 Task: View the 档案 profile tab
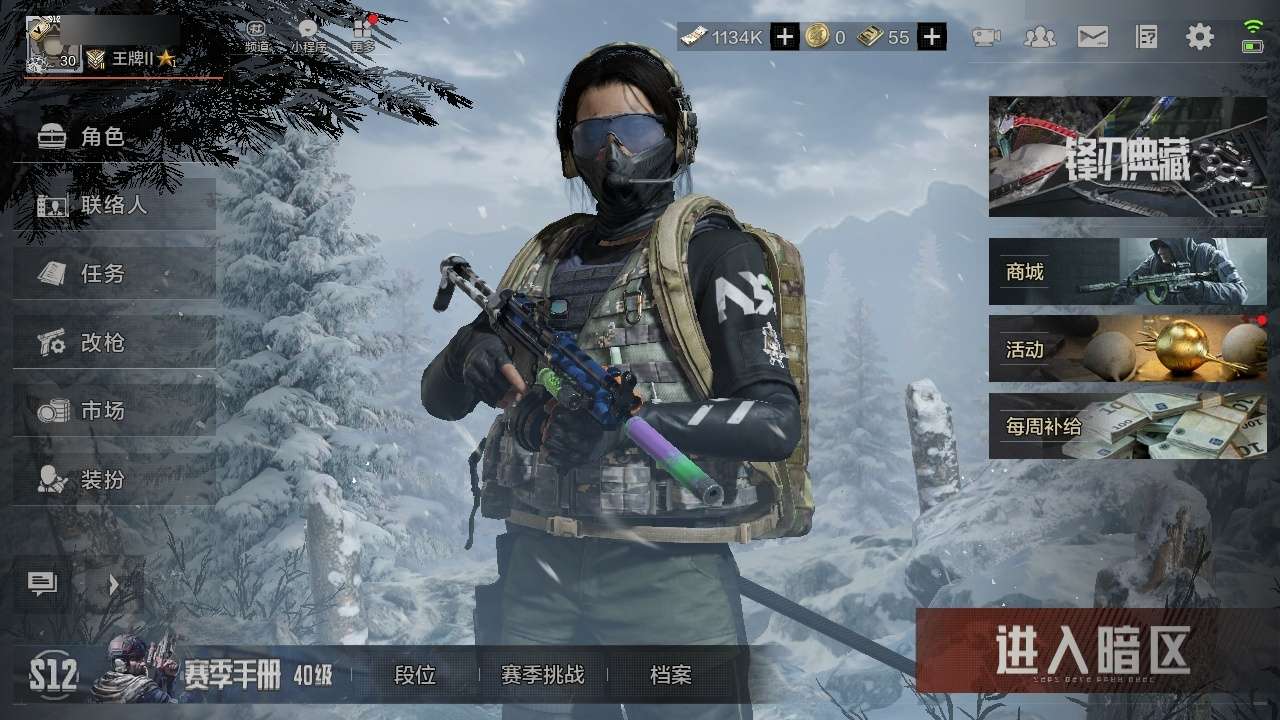670,675
